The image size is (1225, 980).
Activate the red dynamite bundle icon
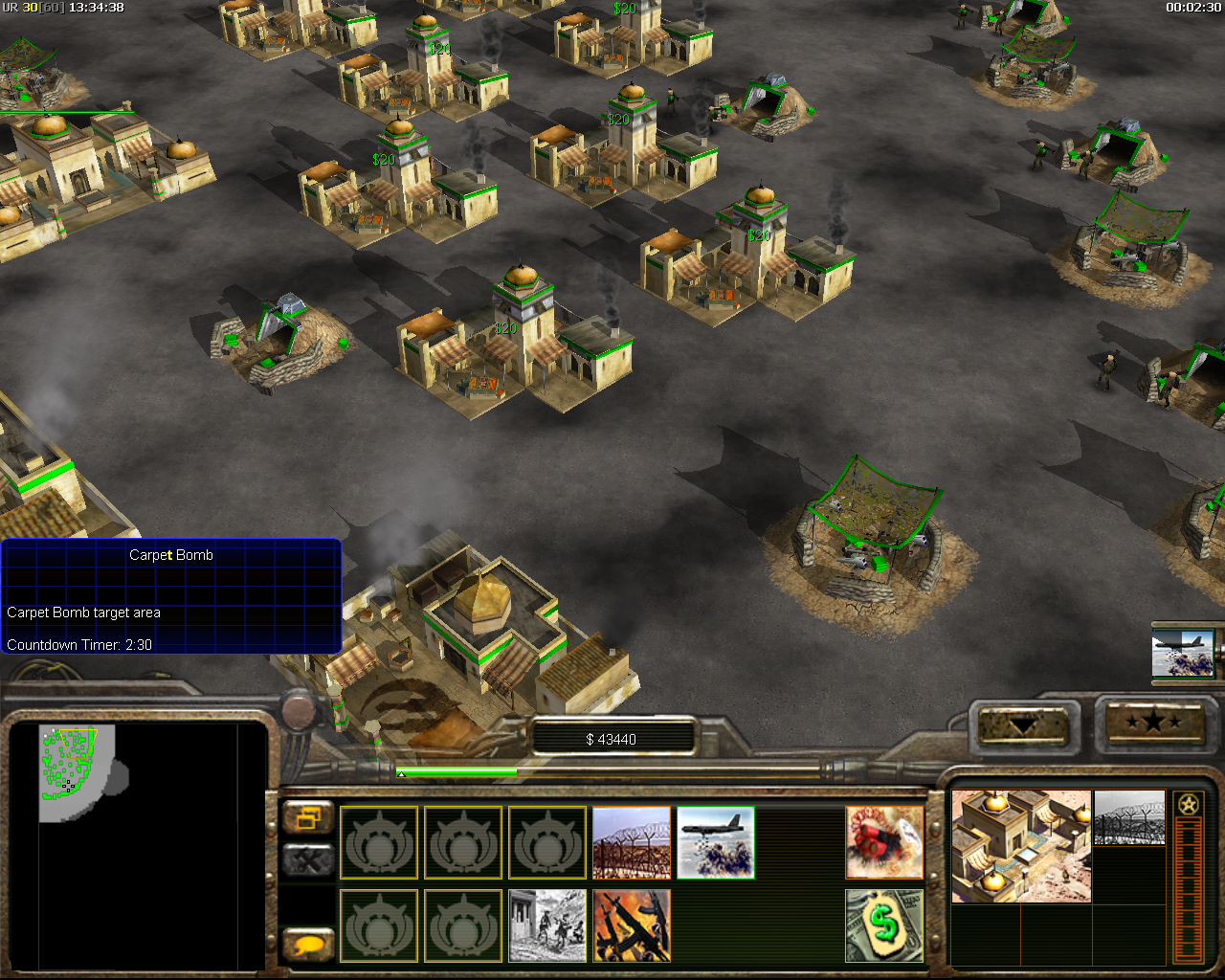(x=884, y=842)
